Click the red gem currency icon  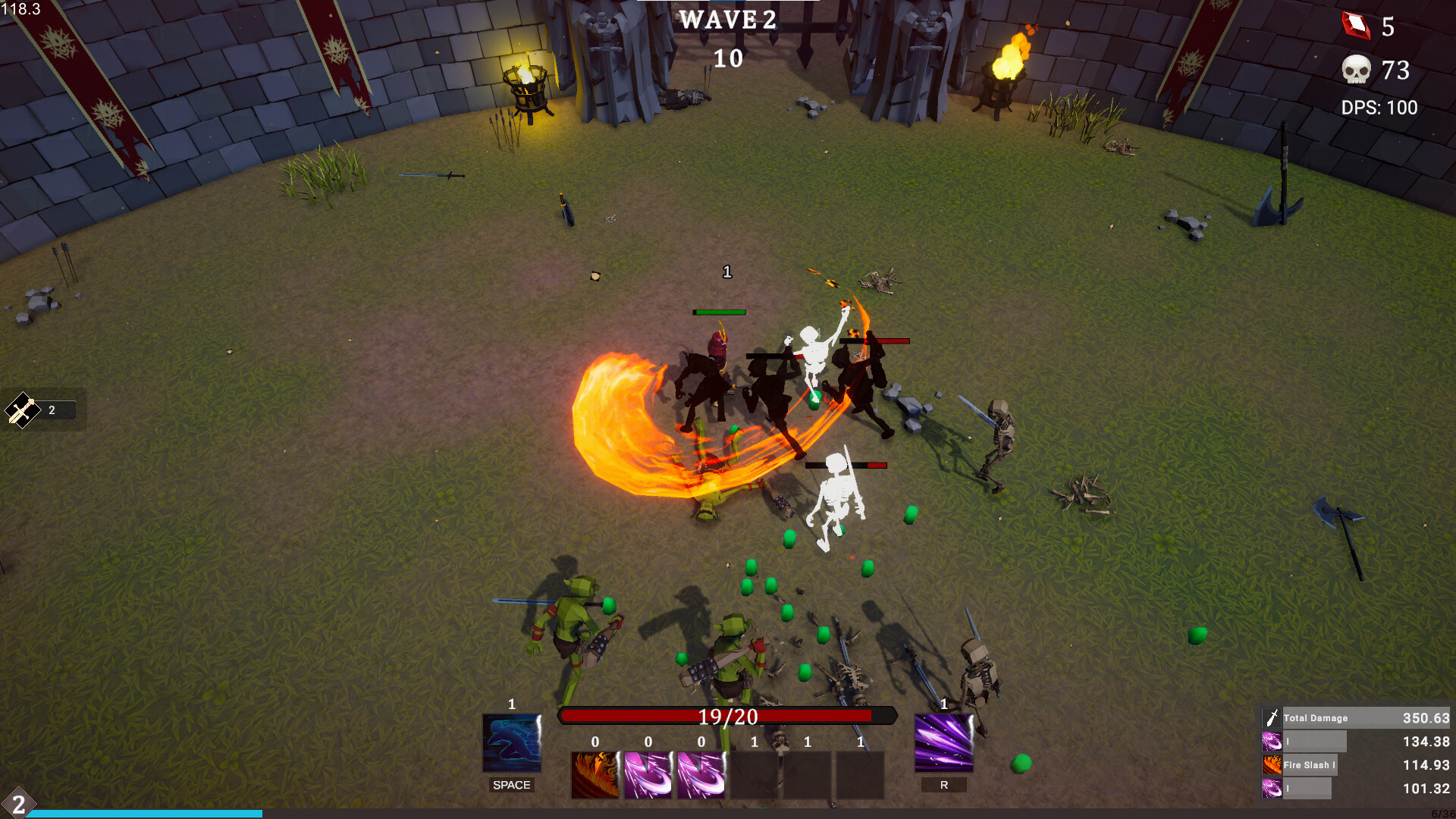[1358, 27]
